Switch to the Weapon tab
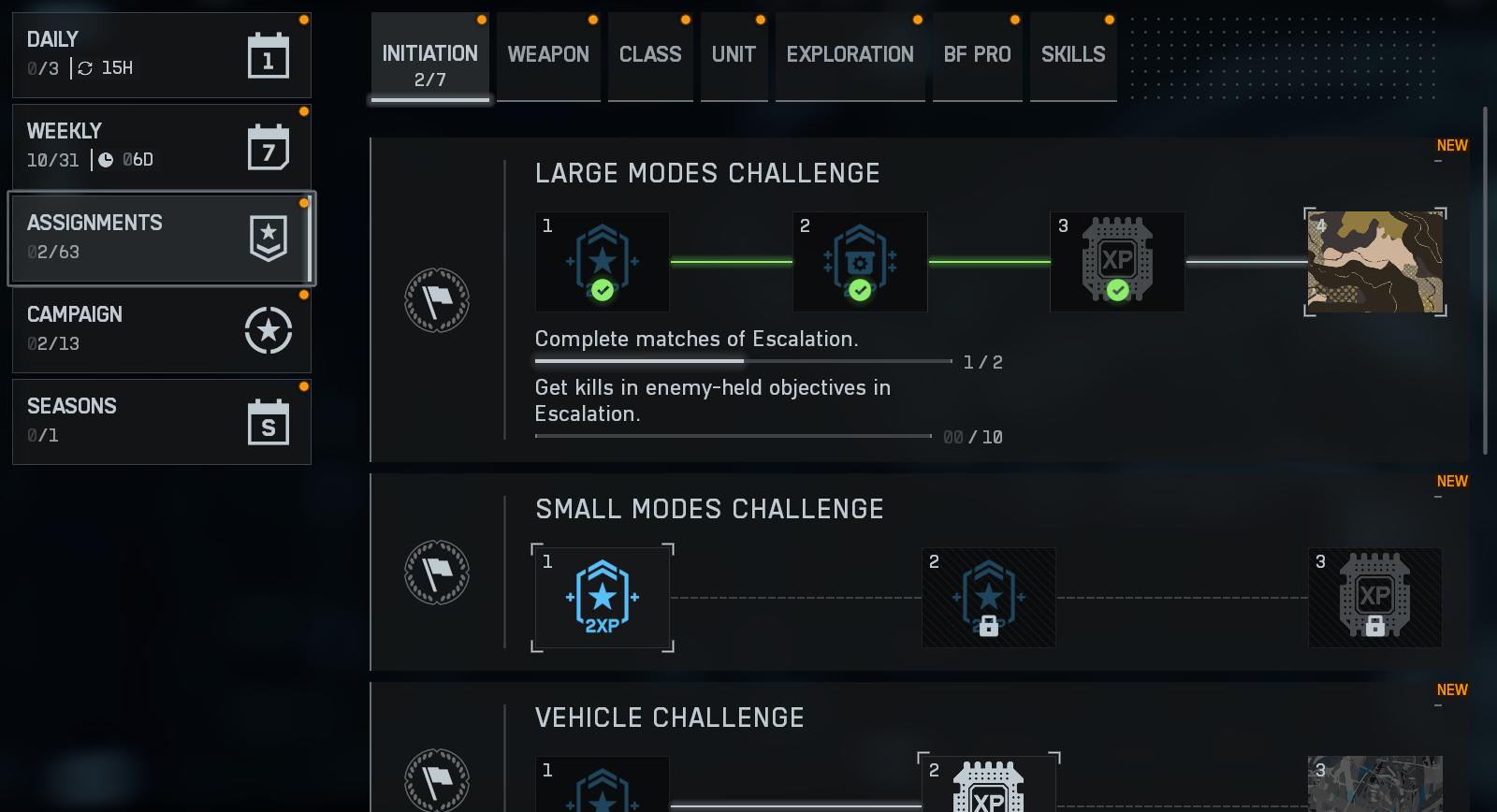Viewport: 1497px width, 812px height. click(548, 55)
